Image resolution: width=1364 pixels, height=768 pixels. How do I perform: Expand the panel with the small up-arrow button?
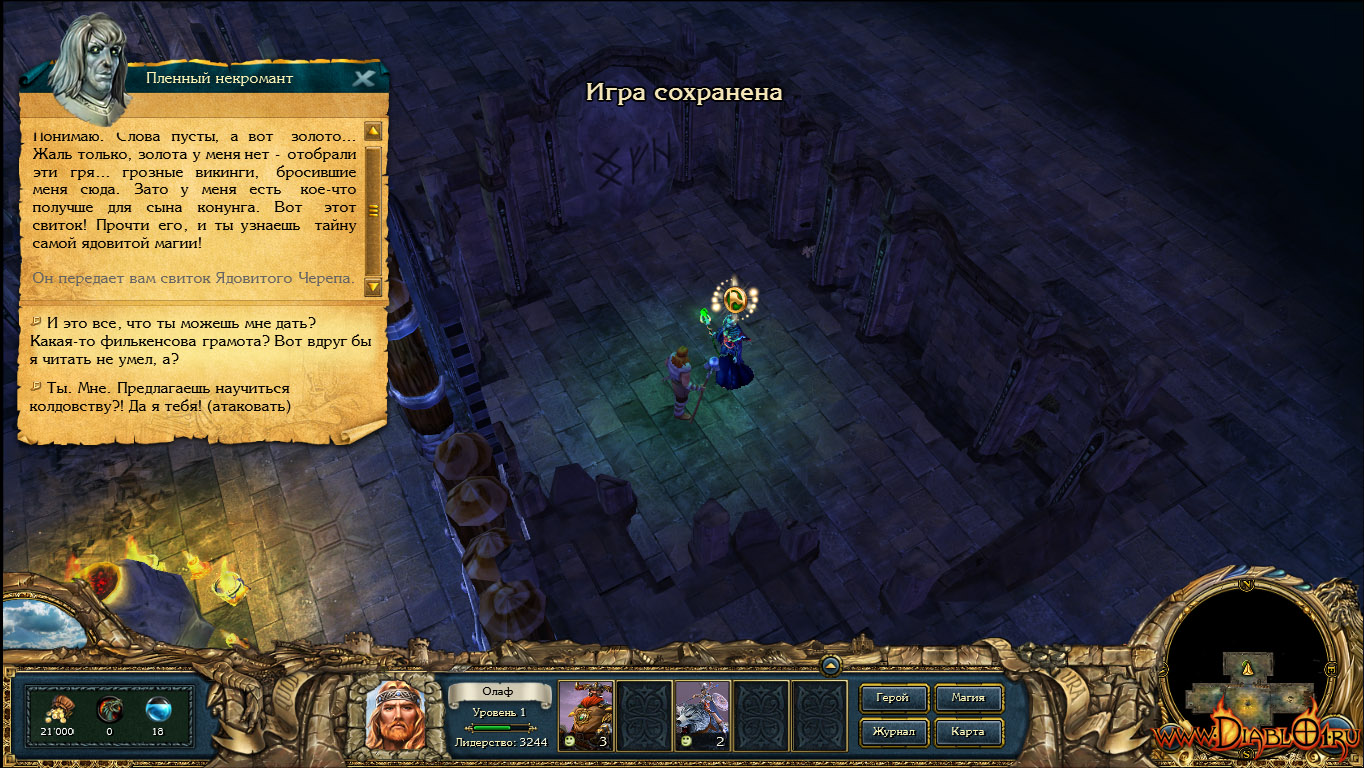(x=830, y=665)
